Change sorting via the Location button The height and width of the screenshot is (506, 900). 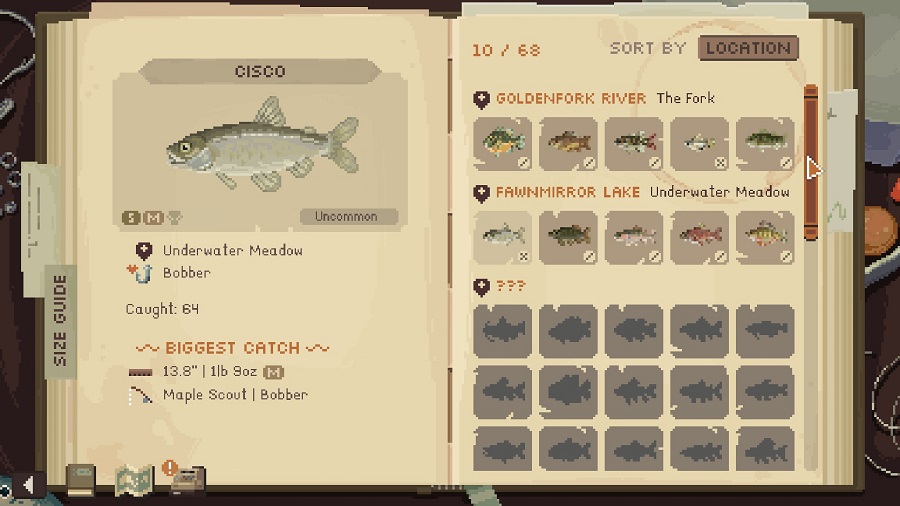tap(747, 48)
